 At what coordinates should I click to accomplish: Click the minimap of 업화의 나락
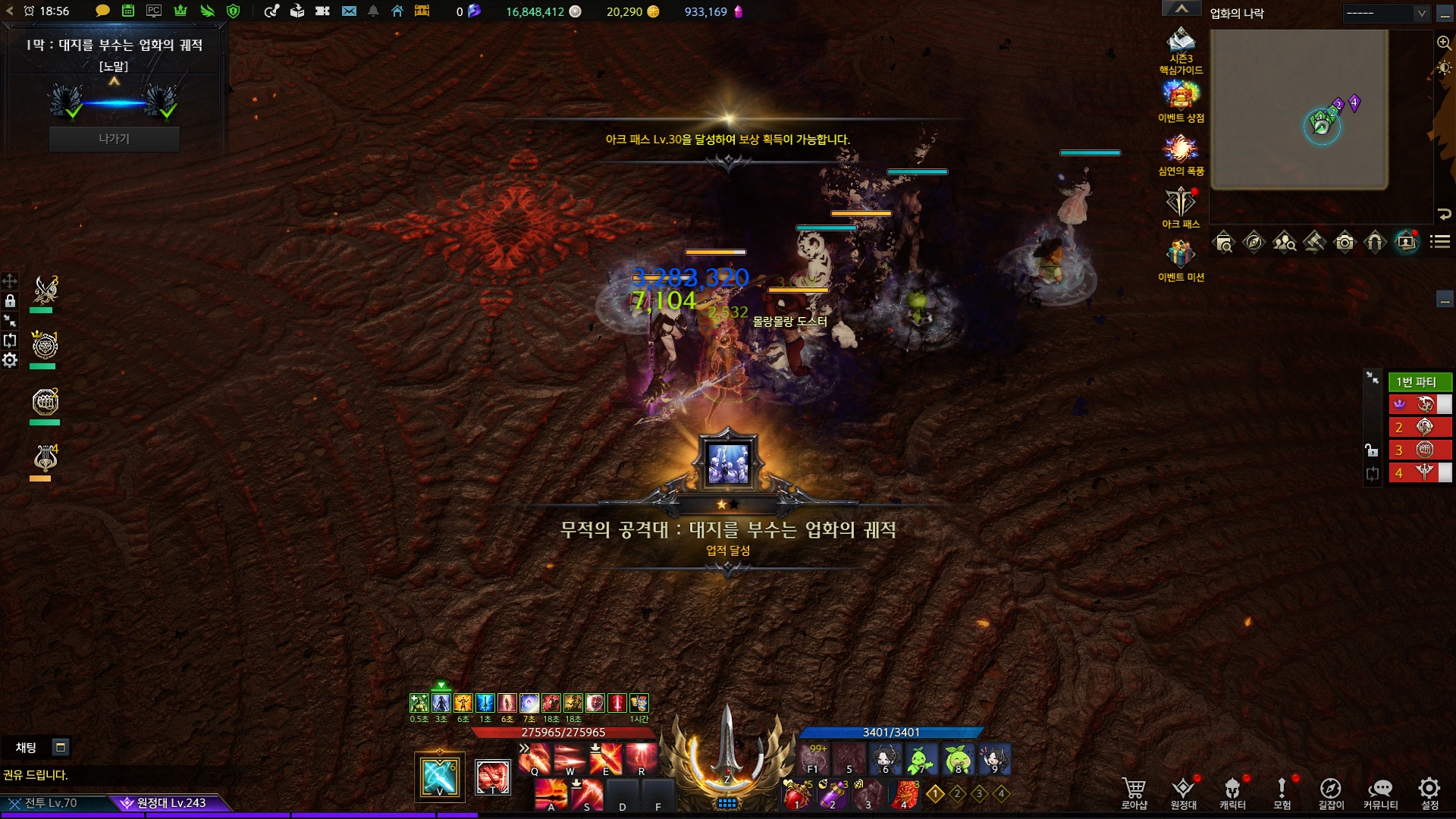coord(1299,110)
